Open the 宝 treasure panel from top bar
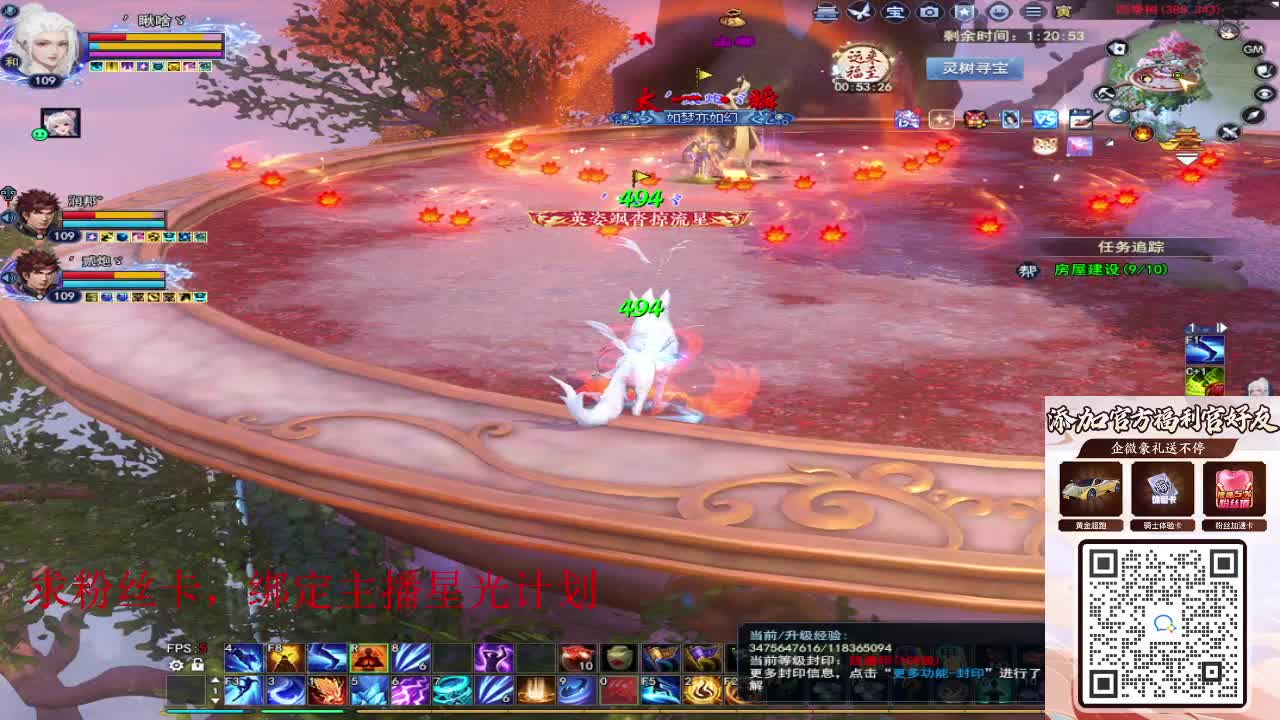The width and height of the screenshot is (1280, 720). pyautogui.click(x=893, y=12)
